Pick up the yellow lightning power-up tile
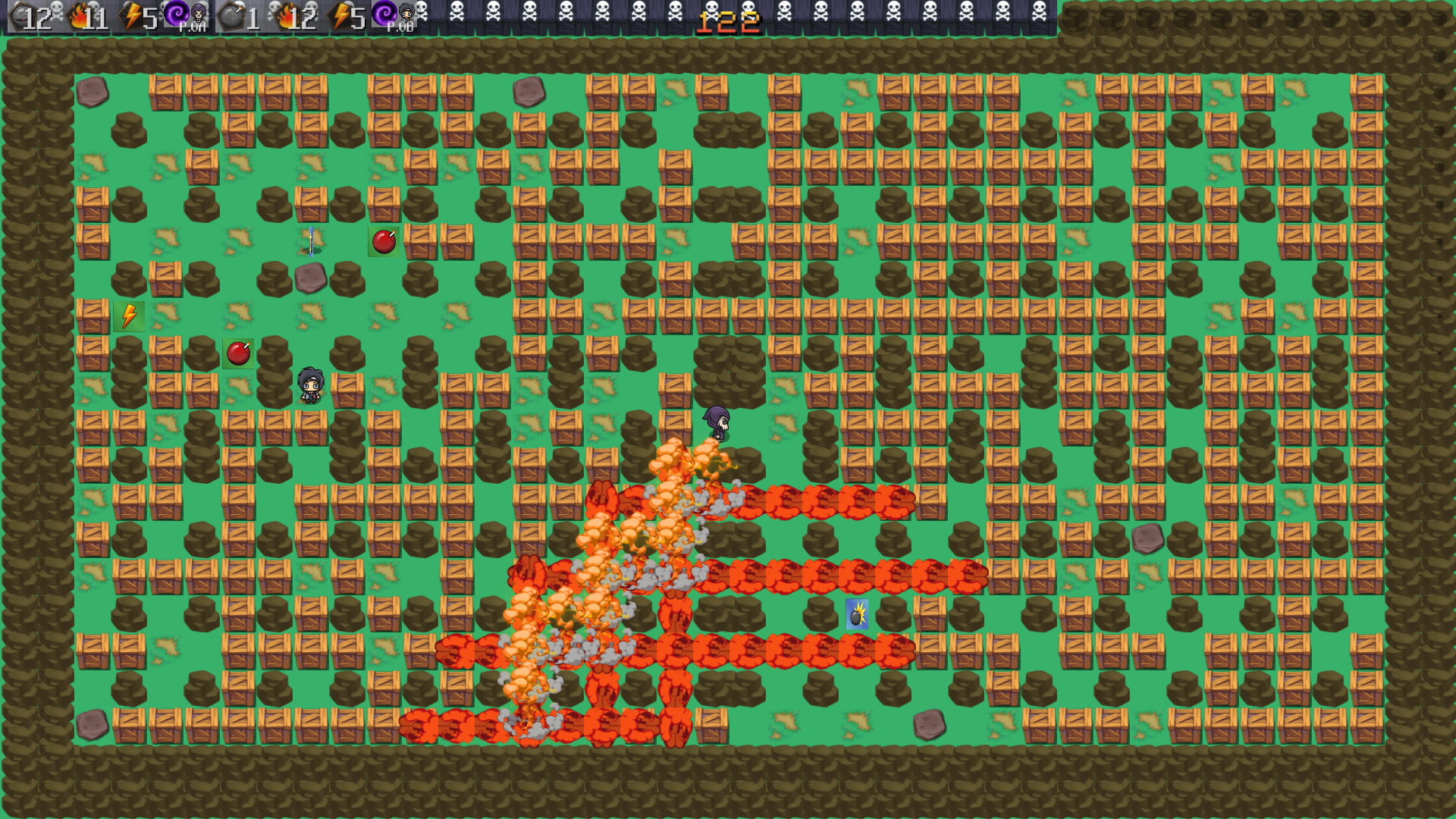 [x=128, y=315]
